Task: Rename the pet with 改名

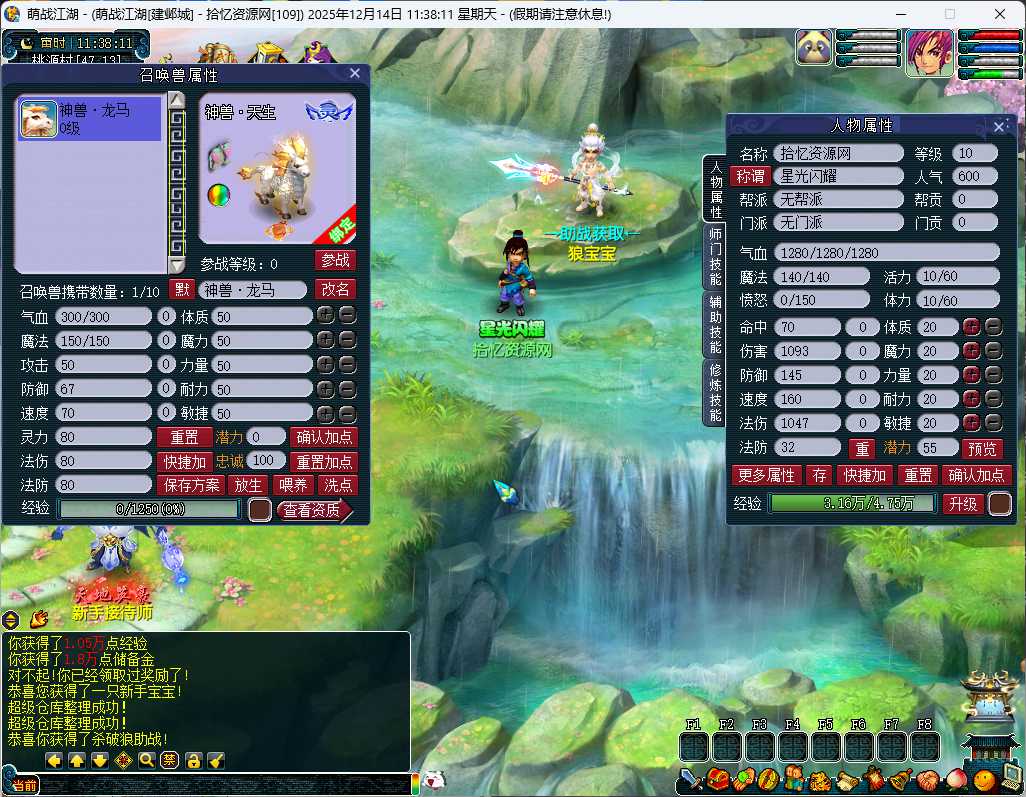Action: pyautogui.click(x=335, y=289)
